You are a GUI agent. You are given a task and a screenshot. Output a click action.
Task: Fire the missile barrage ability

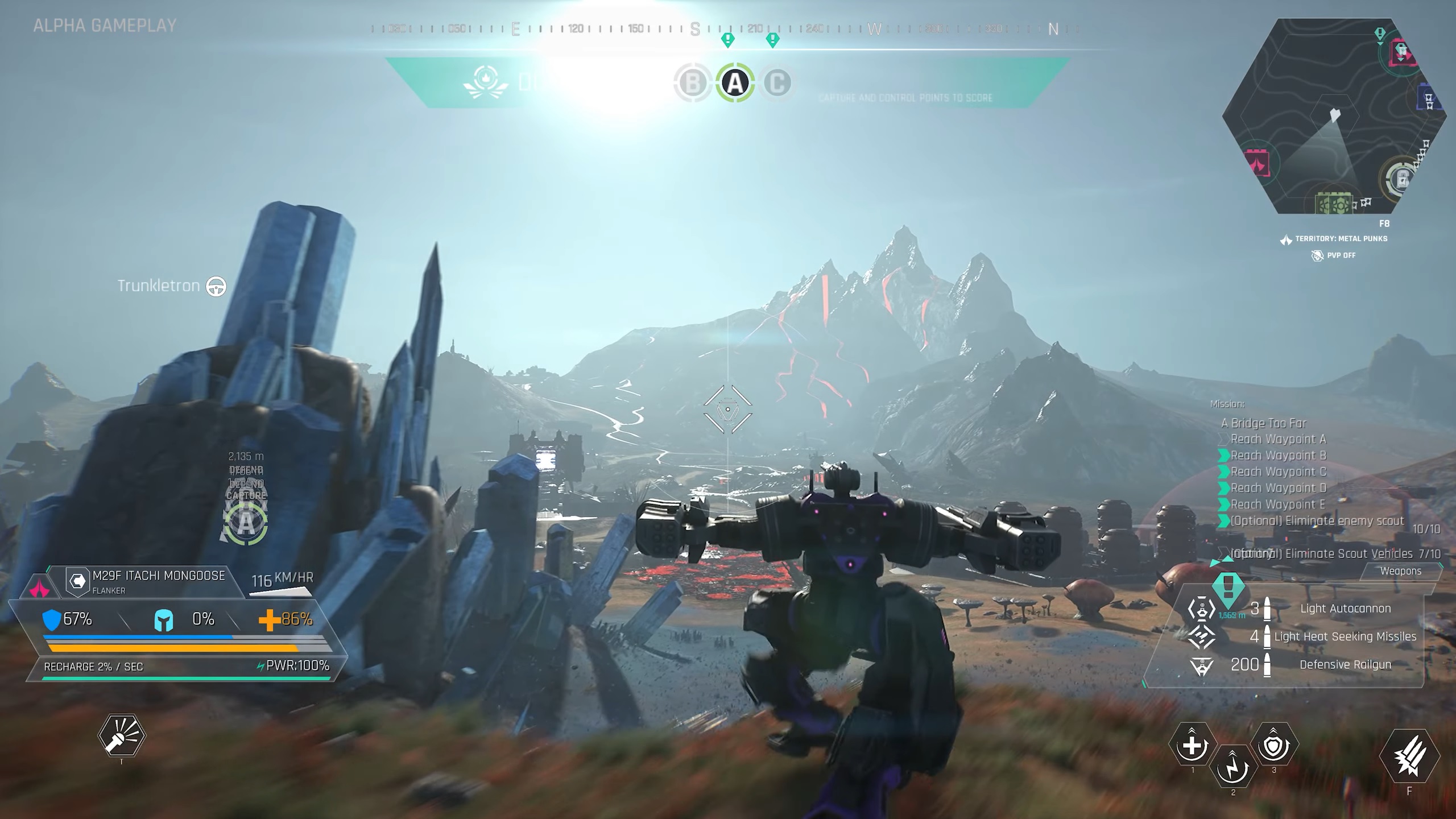coord(1409,756)
